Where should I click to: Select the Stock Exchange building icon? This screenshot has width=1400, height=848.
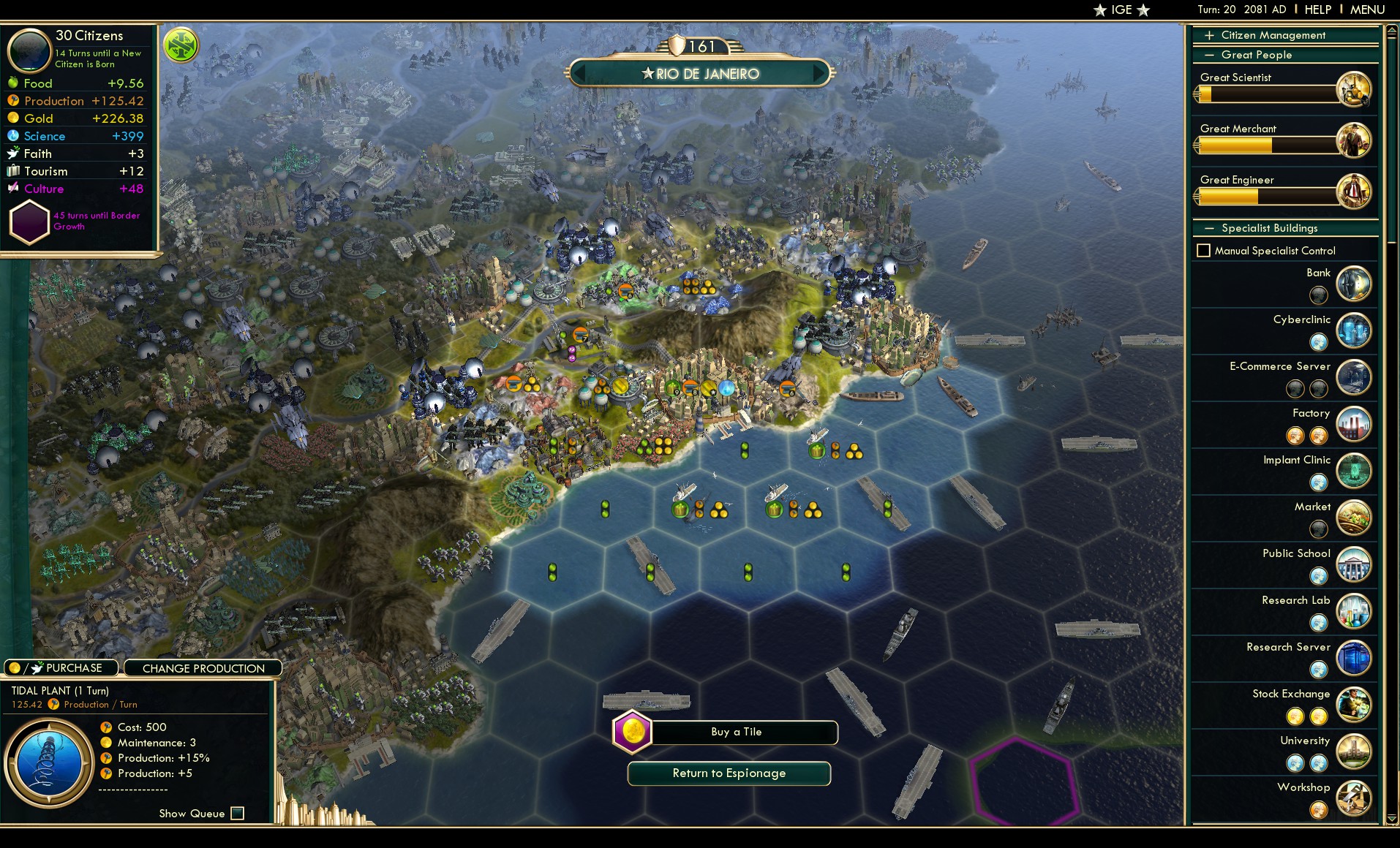(x=1354, y=705)
